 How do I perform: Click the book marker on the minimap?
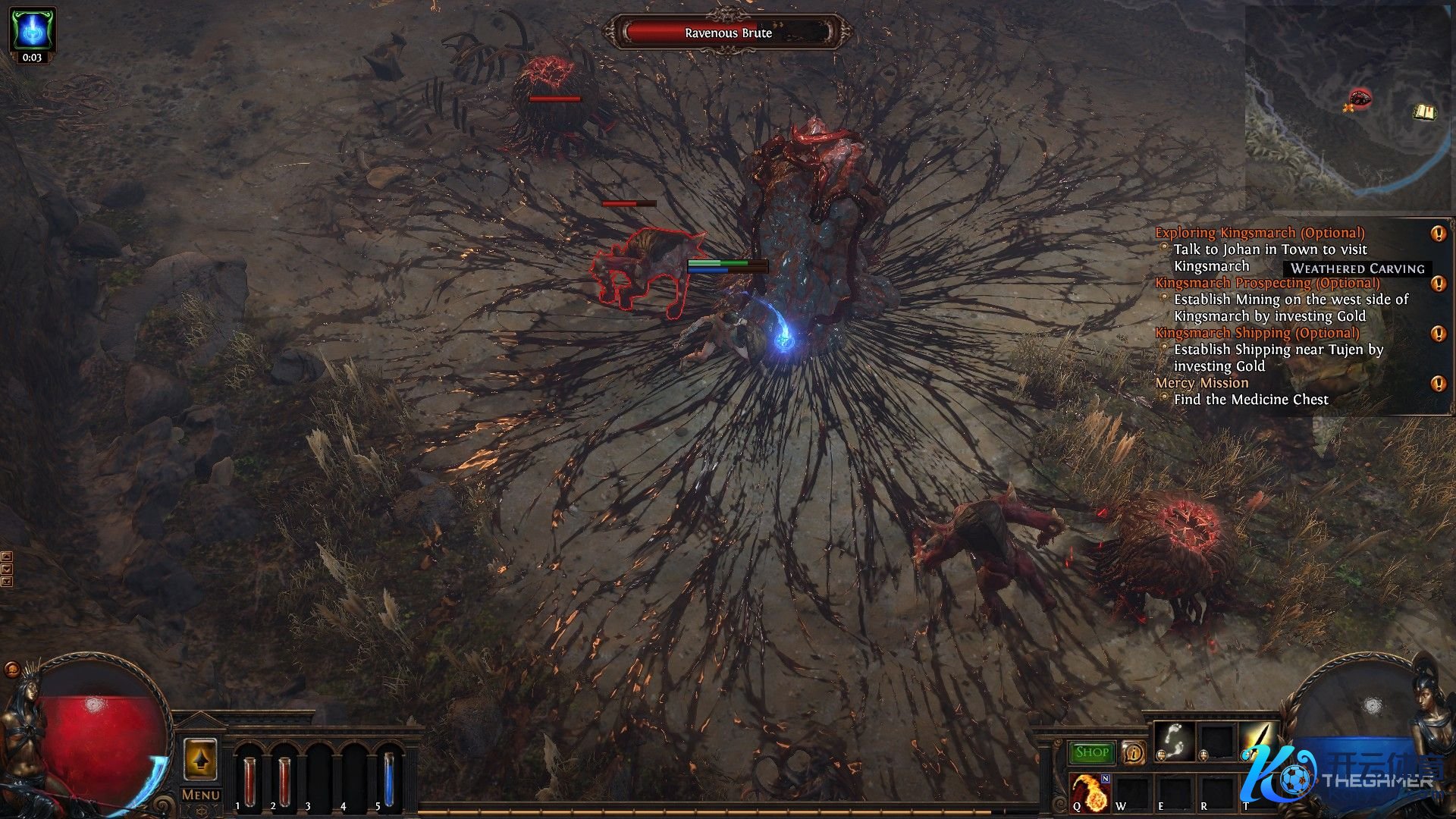tap(1425, 113)
